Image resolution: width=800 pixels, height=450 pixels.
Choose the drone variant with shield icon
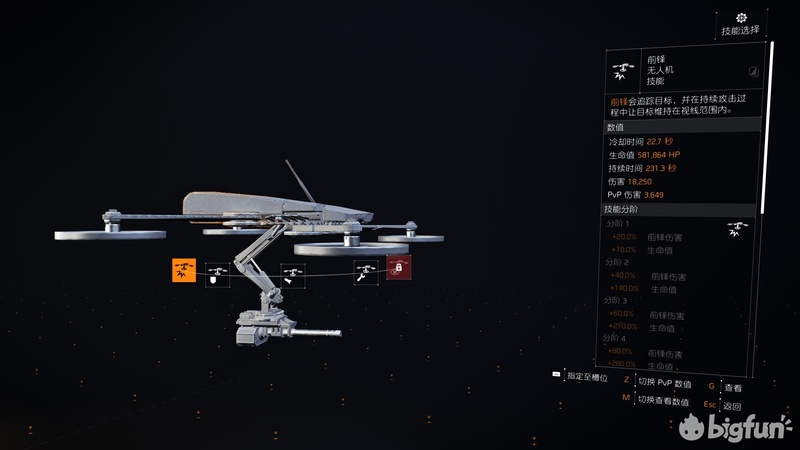pyautogui.click(x=217, y=273)
